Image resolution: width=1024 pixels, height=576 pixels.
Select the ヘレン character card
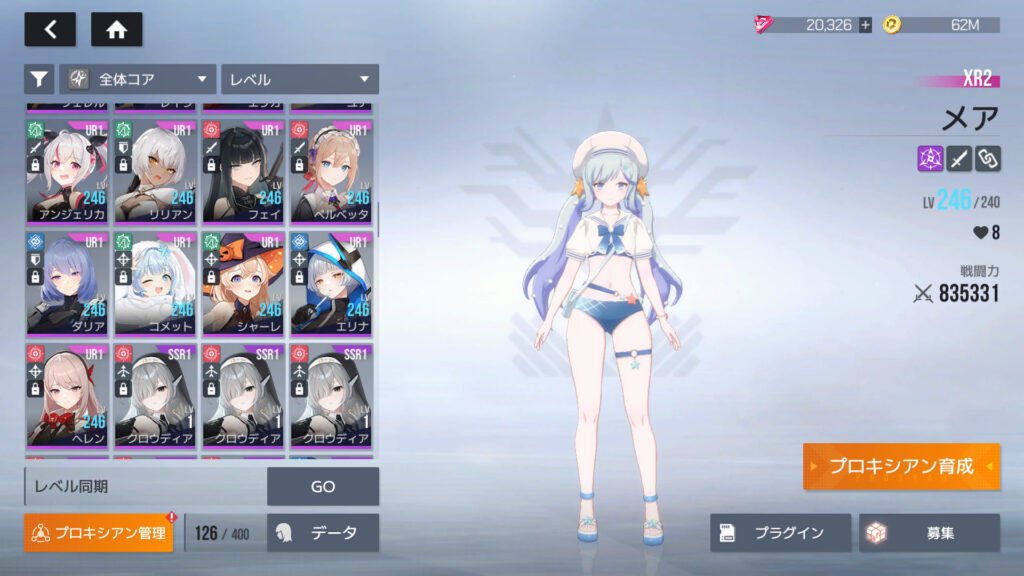pos(67,396)
